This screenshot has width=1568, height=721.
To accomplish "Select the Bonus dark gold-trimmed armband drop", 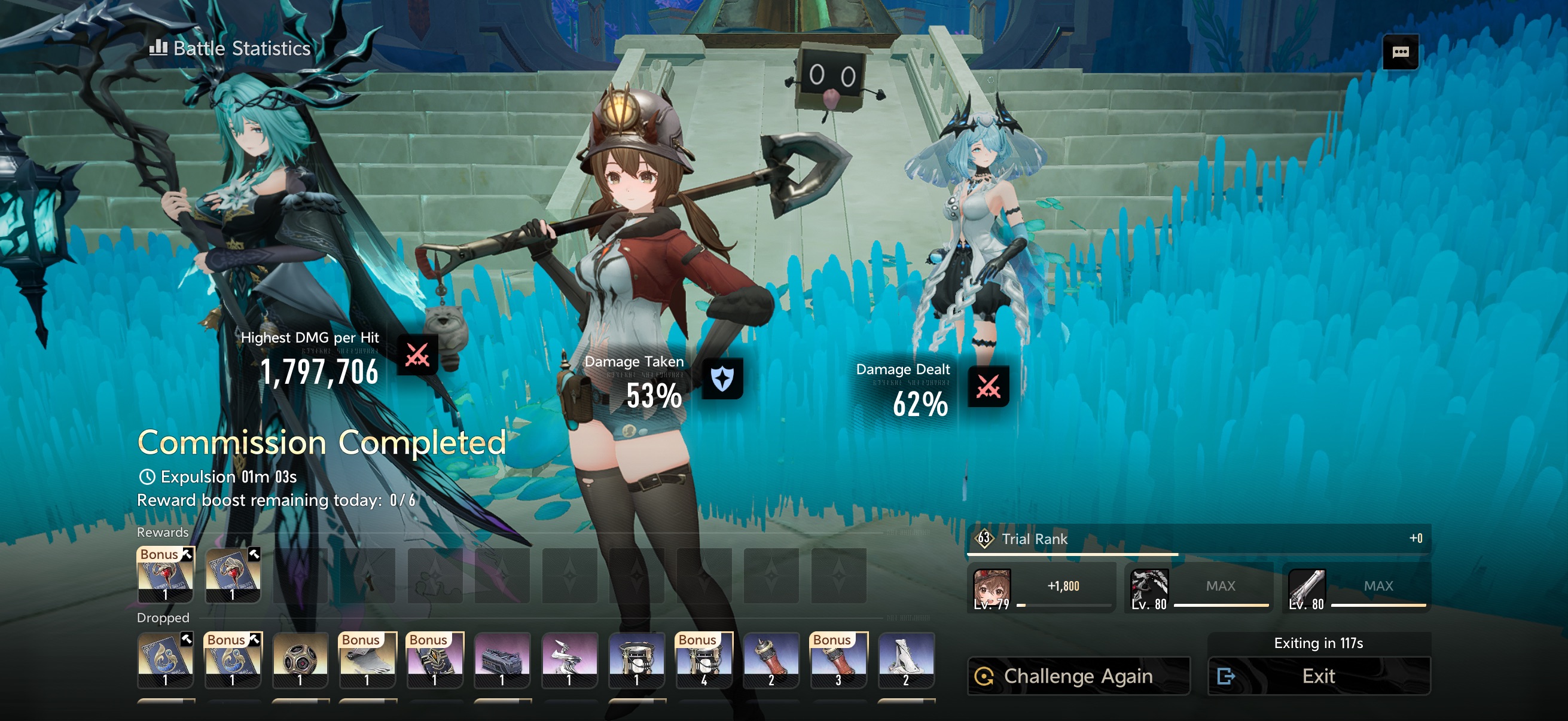I will click(x=435, y=660).
